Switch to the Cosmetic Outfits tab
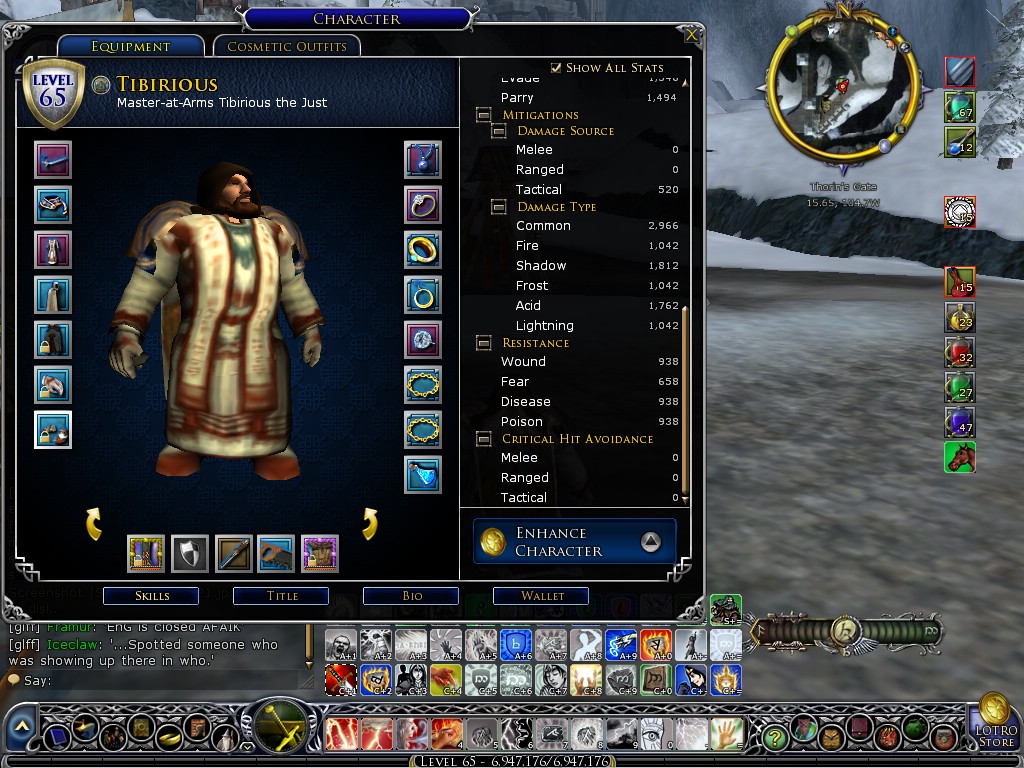1024x768 pixels. click(x=287, y=46)
